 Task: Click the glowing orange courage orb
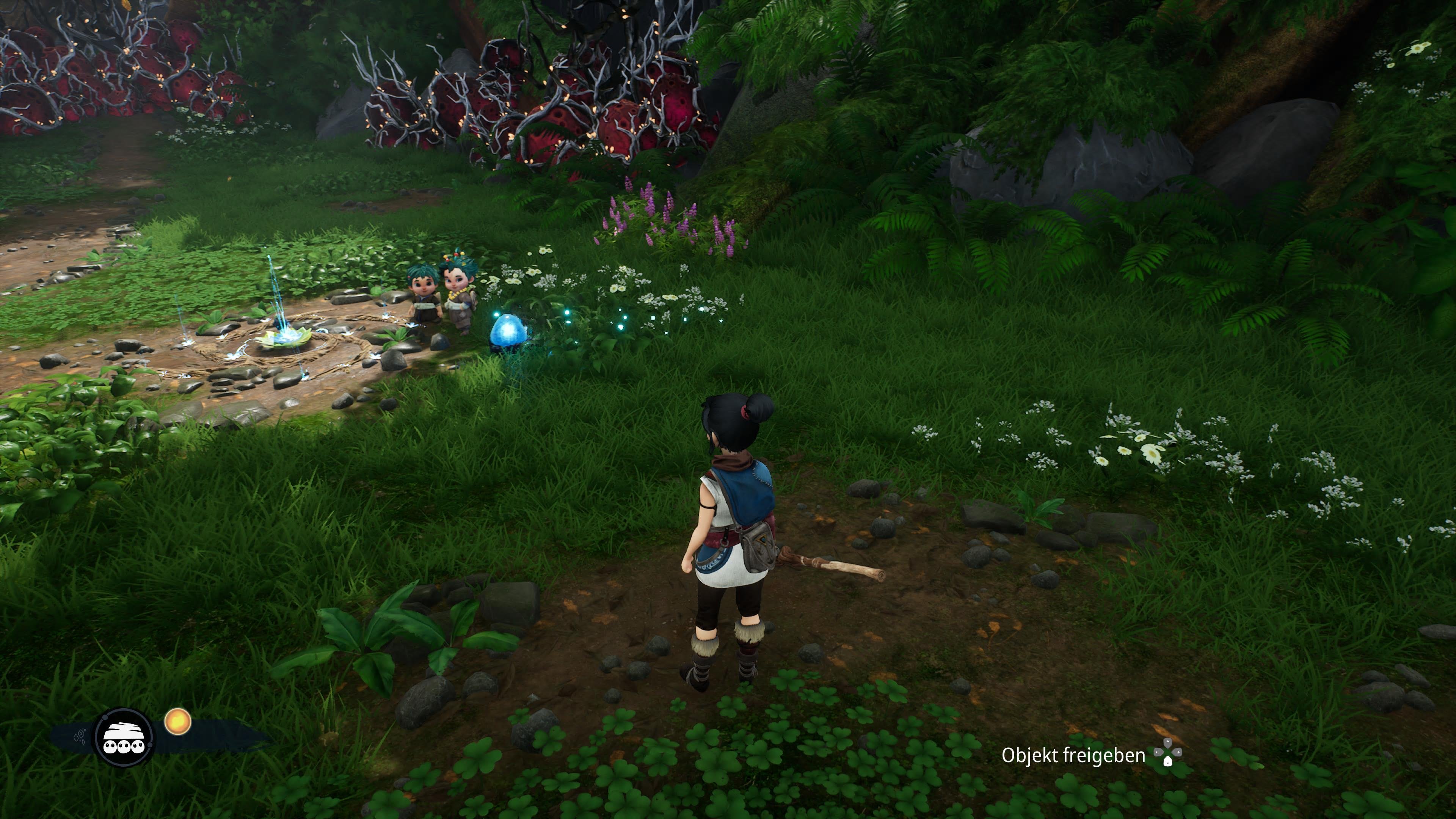(177, 722)
